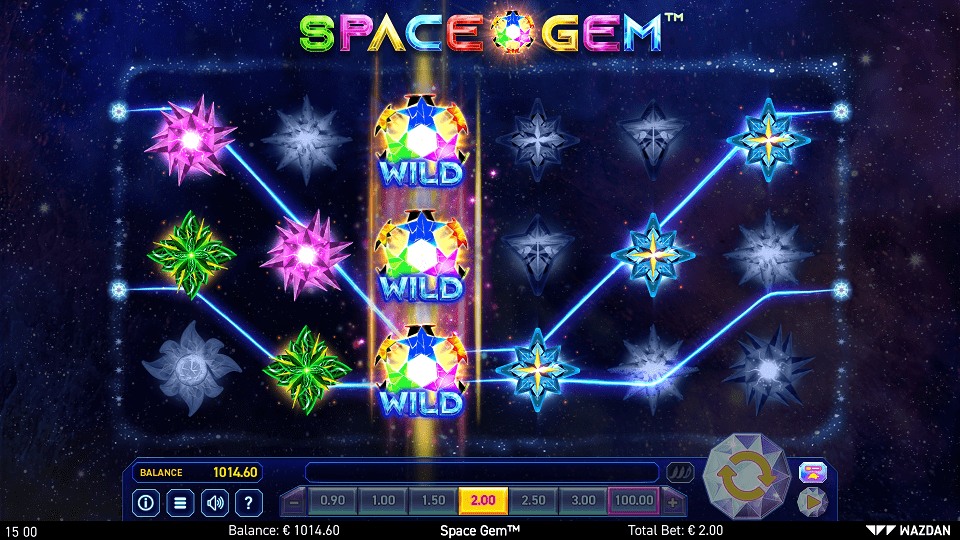
Task: Show help with the question mark button
Action: click(x=249, y=502)
